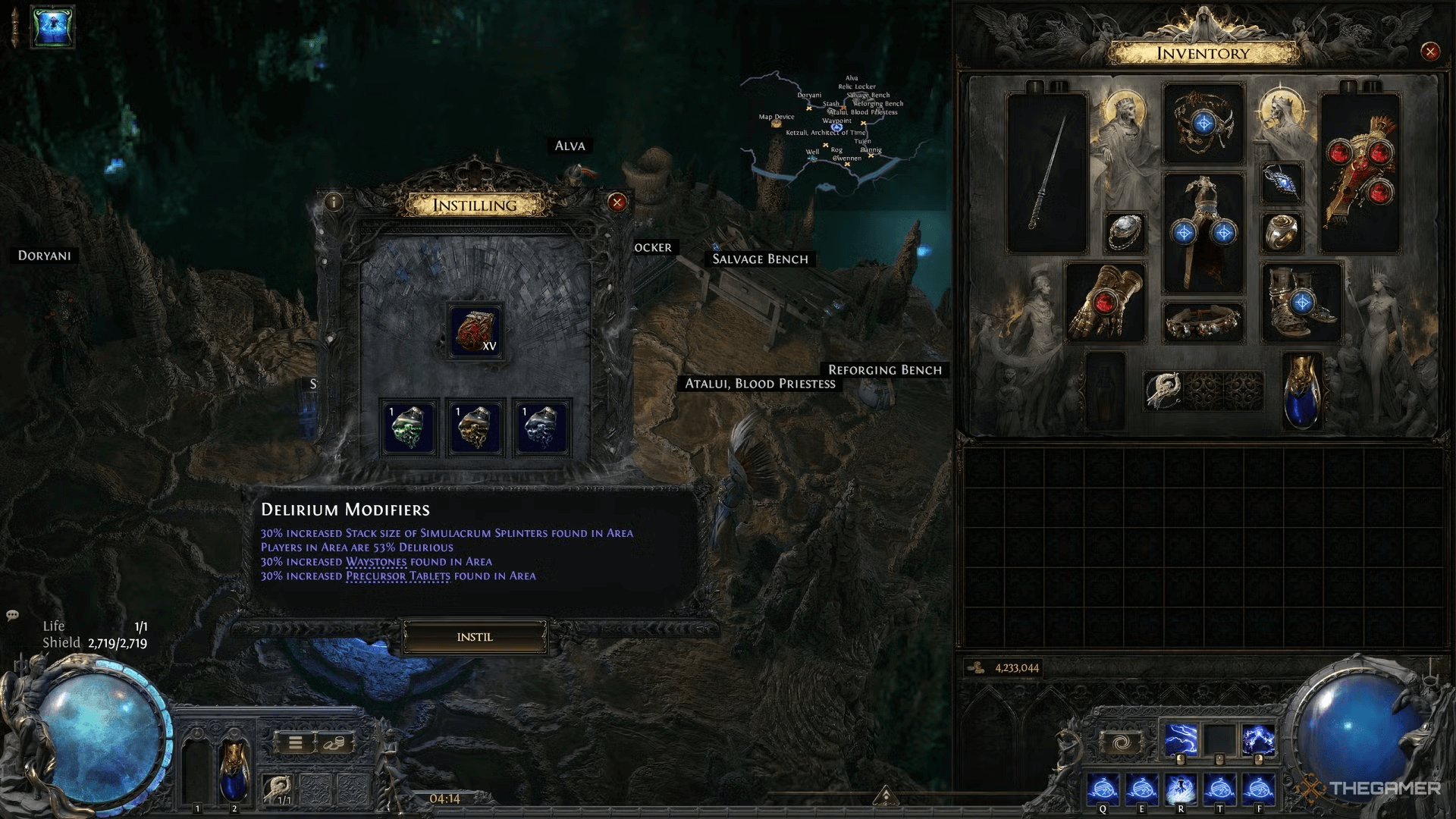Select the golden gloves slot
Screen dimensions: 1456x819
(x=1104, y=302)
